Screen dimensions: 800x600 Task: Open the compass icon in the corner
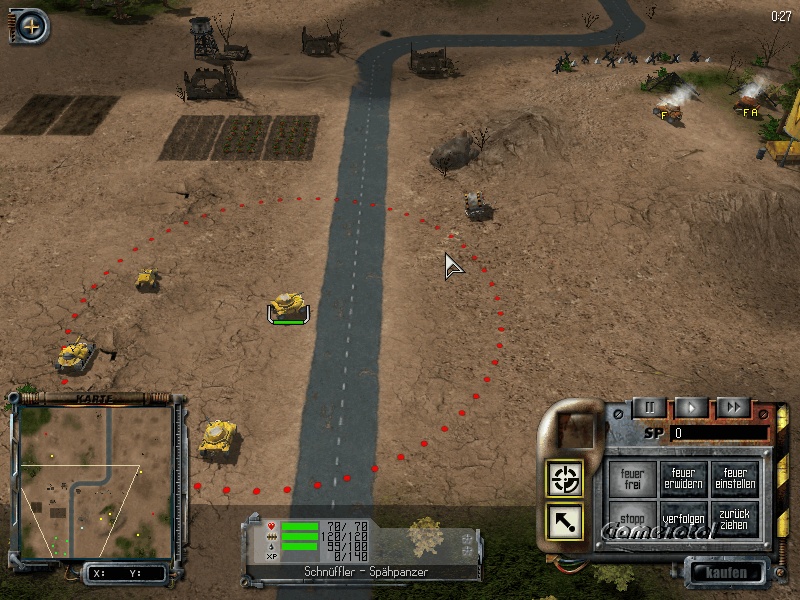31,26
